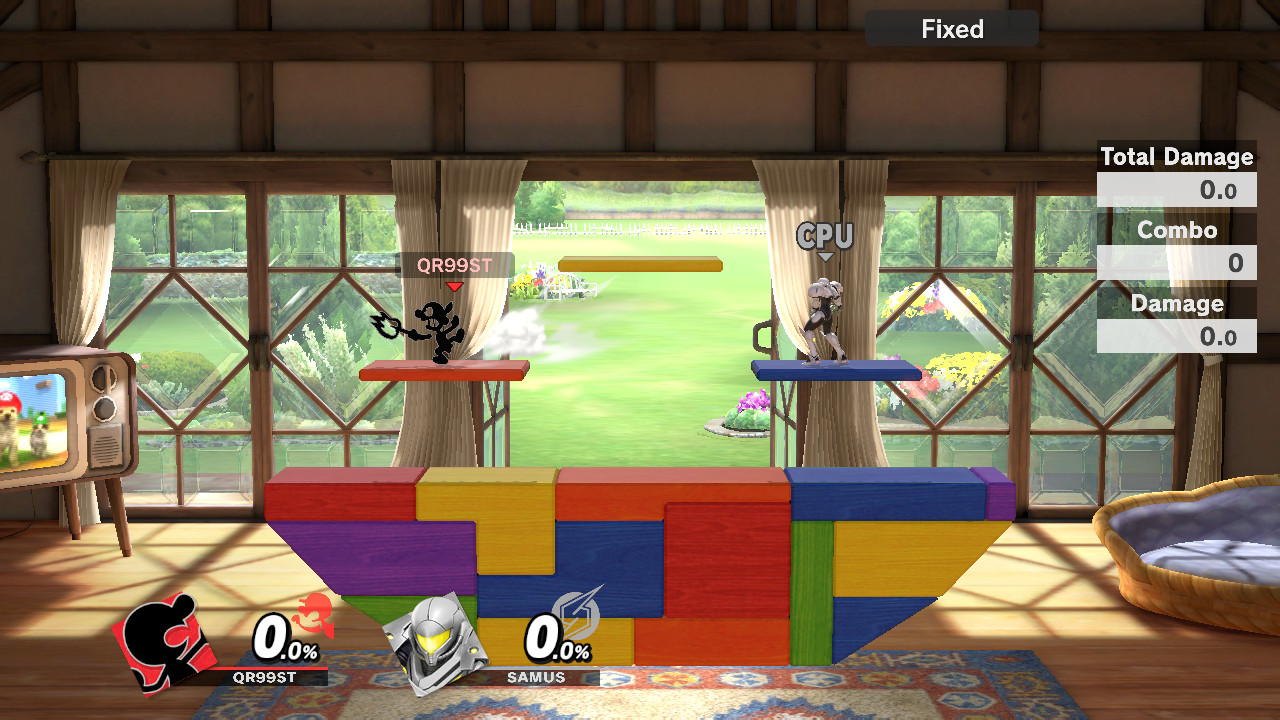Click the Fixed camera mode label
The width and height of the screenshot is (1280, 720).
(952, 29)
